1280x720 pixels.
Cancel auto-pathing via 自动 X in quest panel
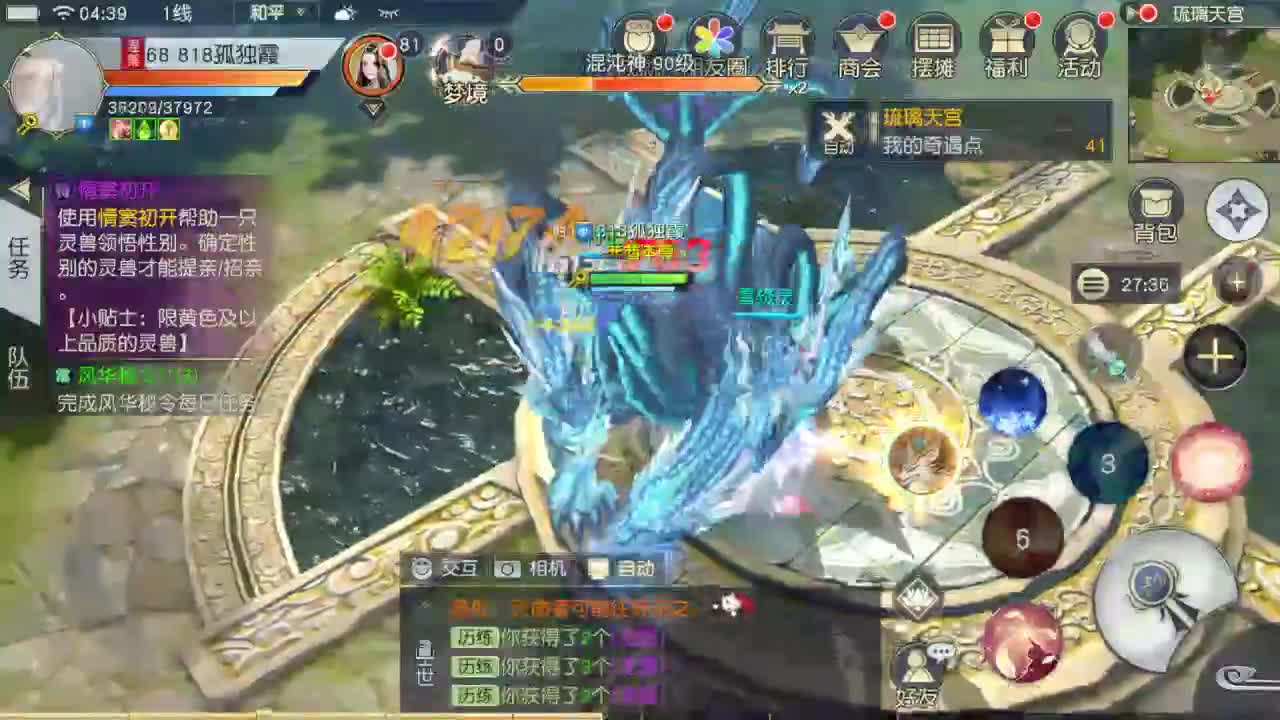838,129
